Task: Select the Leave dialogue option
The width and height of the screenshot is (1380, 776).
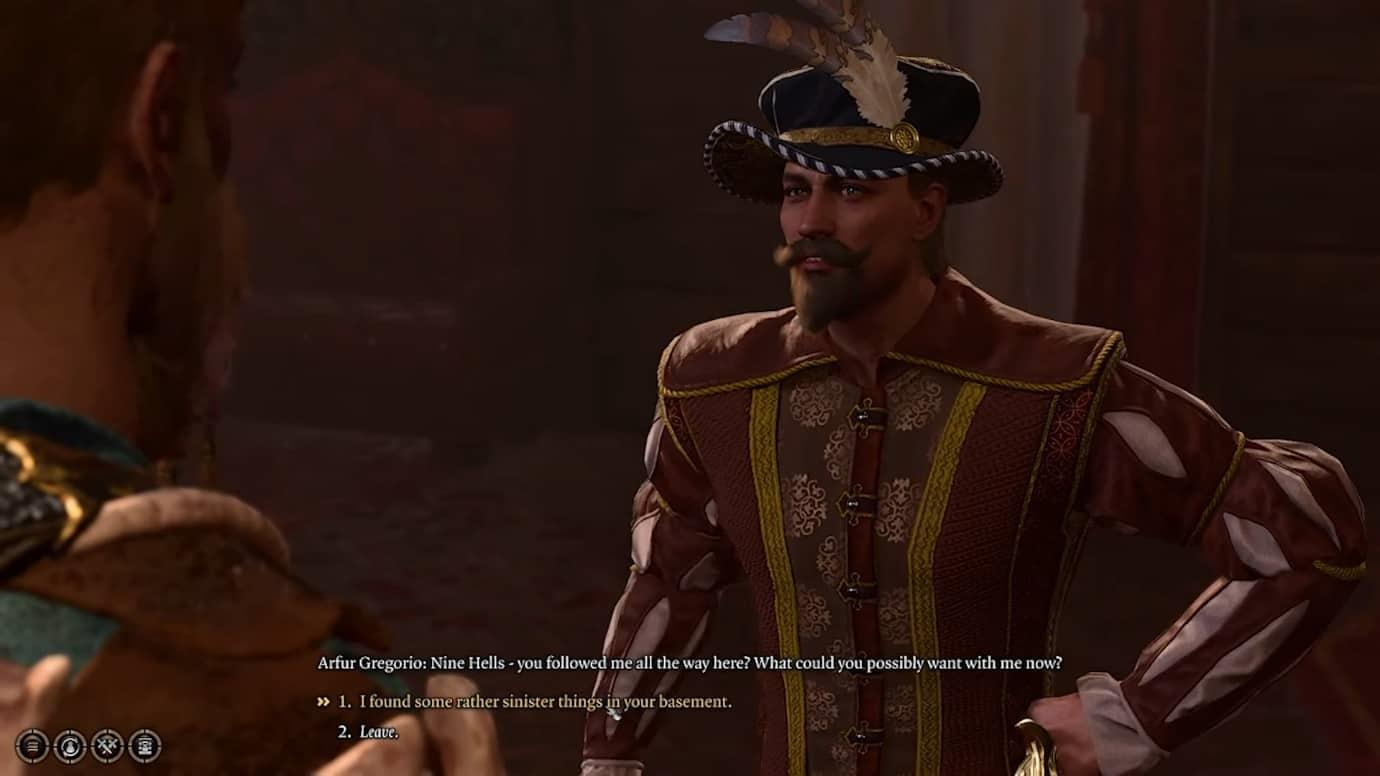Action: coord(378,732)
